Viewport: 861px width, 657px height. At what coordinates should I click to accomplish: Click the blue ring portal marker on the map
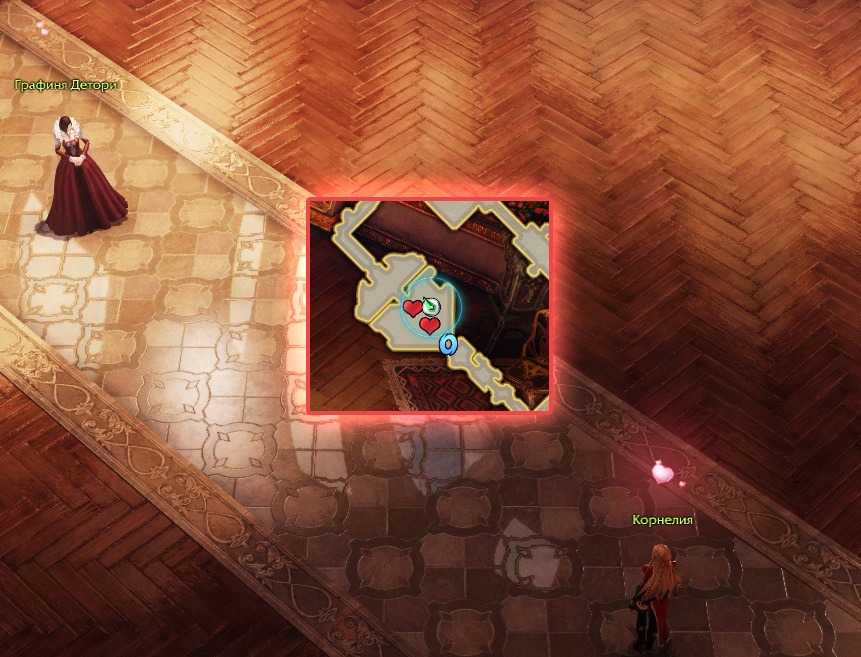click(448, 345)
